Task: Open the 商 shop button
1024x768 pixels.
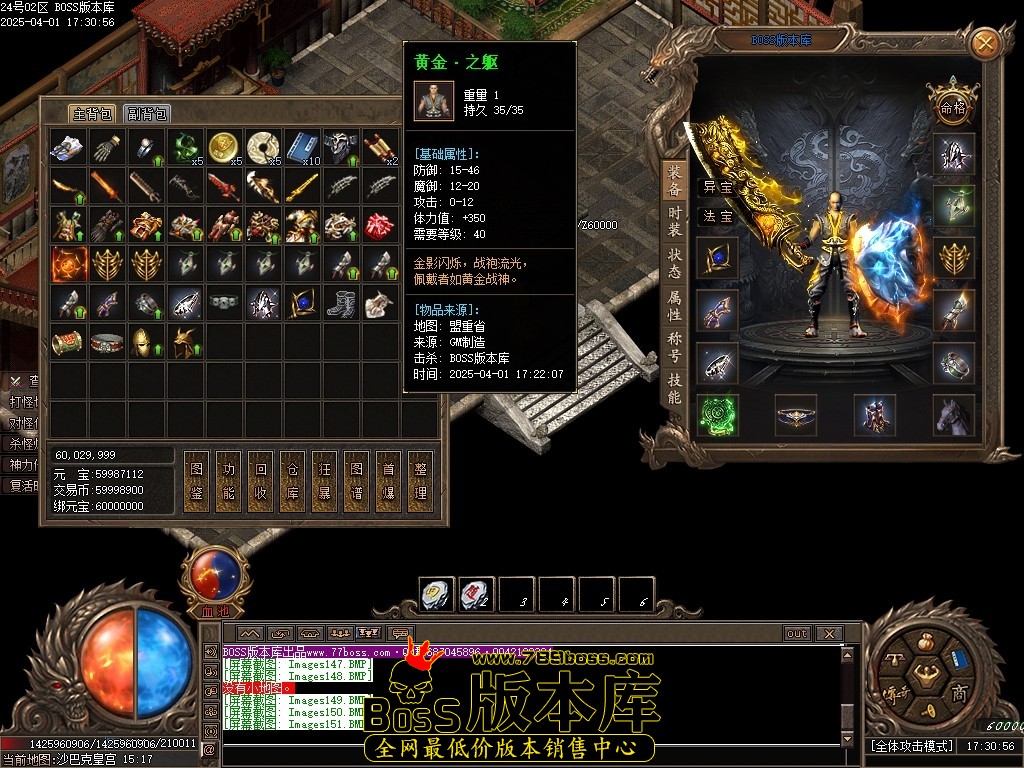Action: (957, 694)
